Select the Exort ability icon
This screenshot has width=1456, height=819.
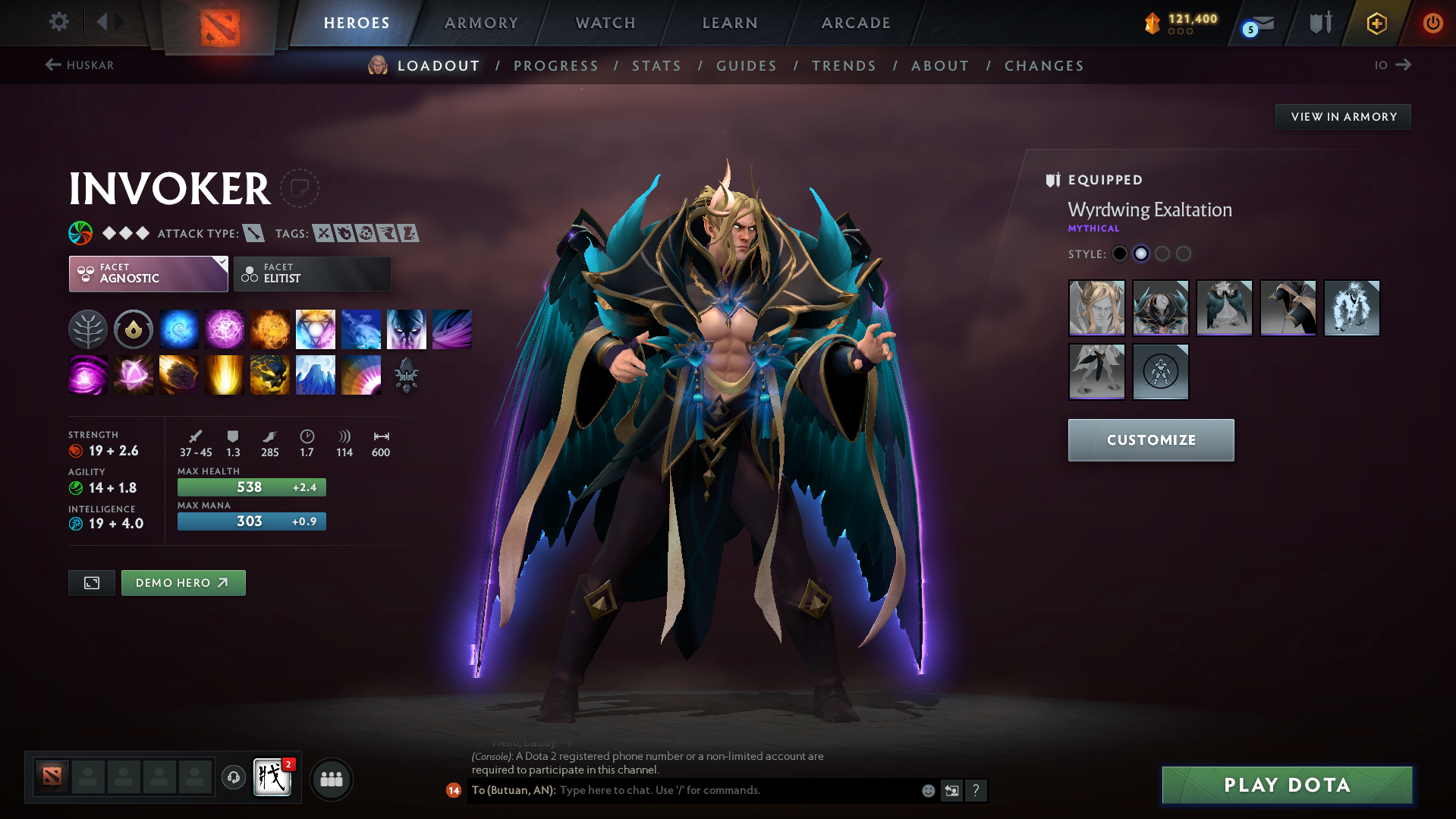pyautogui.click(x=269, y=329)
